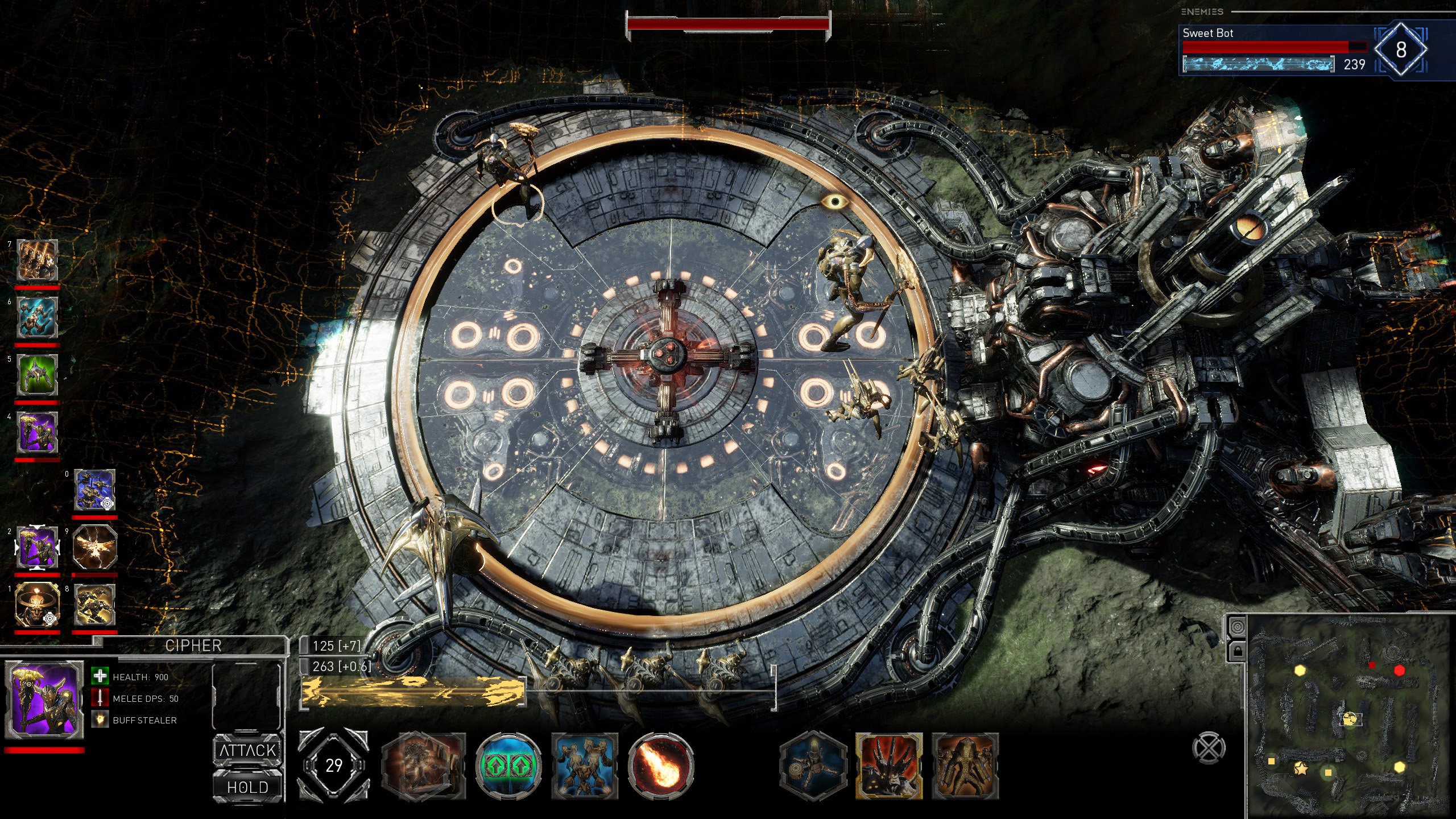Viewport: 1456px width, 819px height.
Task: Select the faded armored unit card
Action: (424, 766)
